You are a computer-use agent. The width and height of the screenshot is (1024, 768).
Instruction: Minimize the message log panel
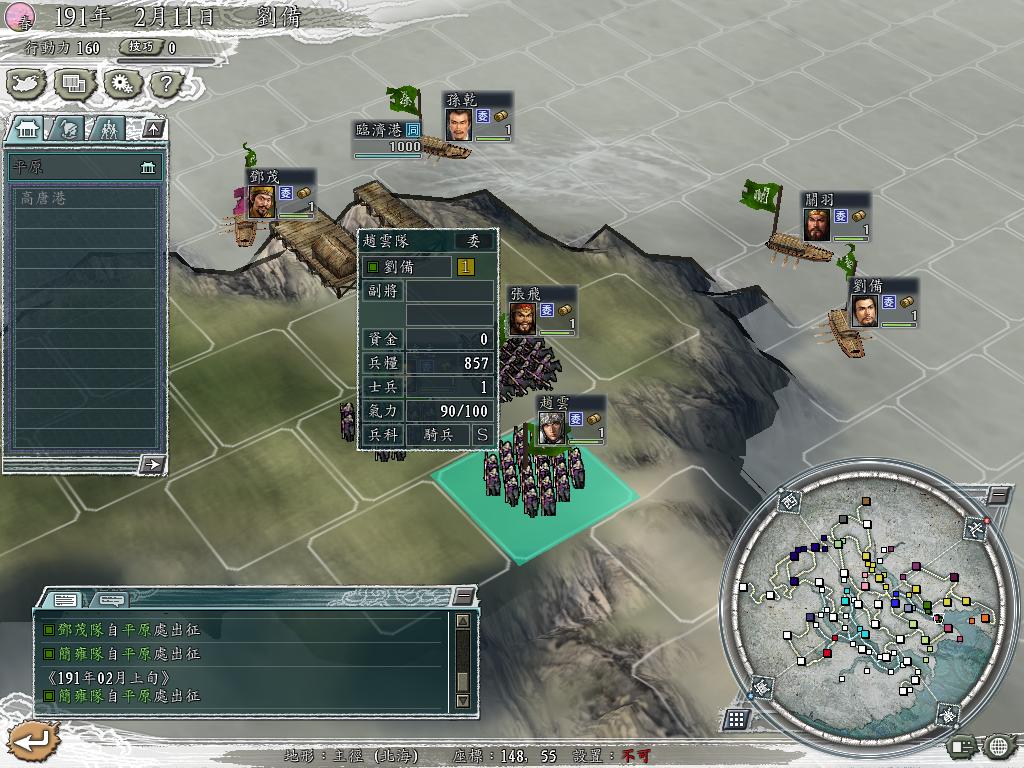click(462, 596)
